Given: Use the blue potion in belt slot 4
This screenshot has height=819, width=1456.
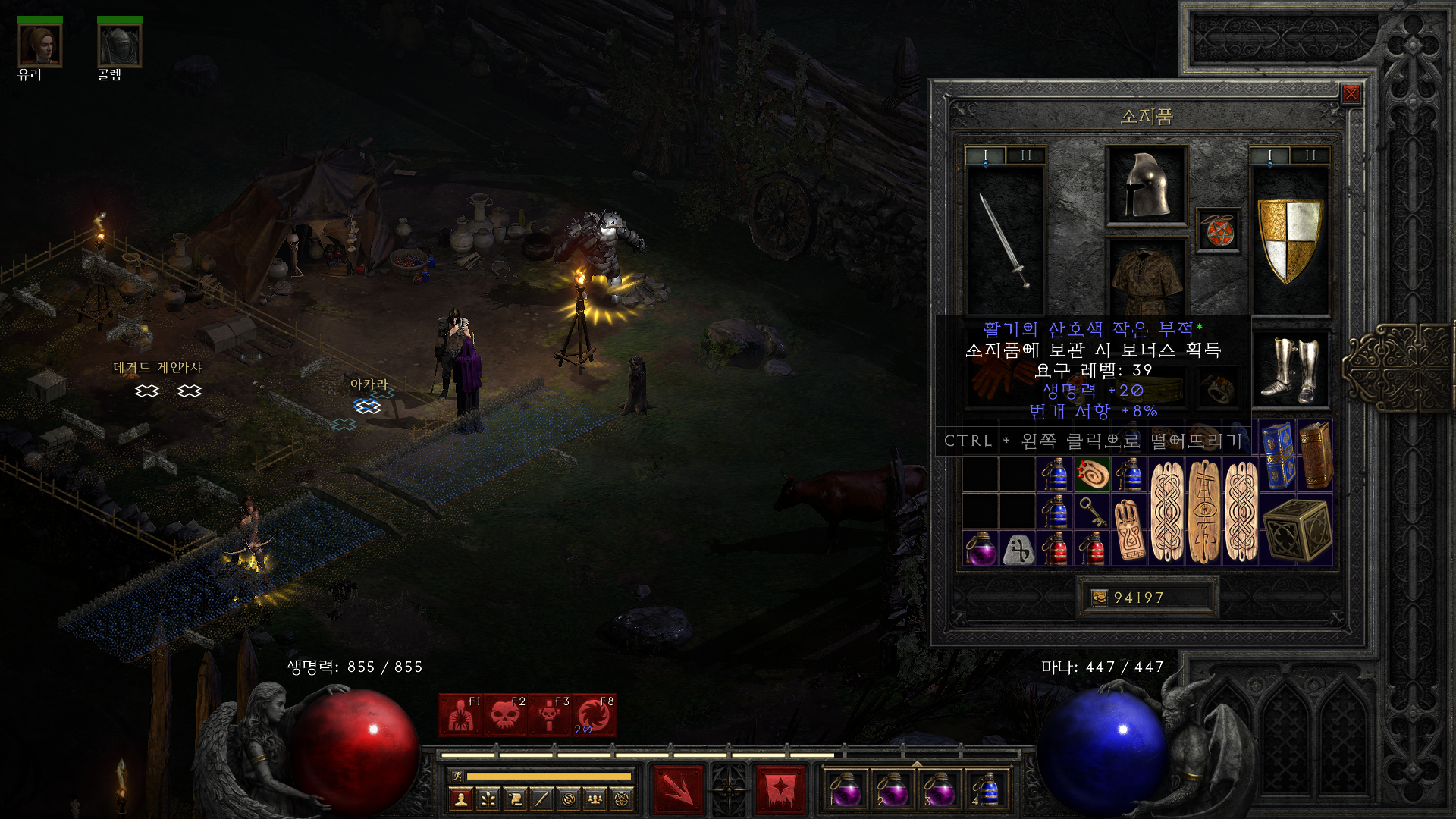Looking at the screenshot, I should pyautogui.click(x=984, y=790).
